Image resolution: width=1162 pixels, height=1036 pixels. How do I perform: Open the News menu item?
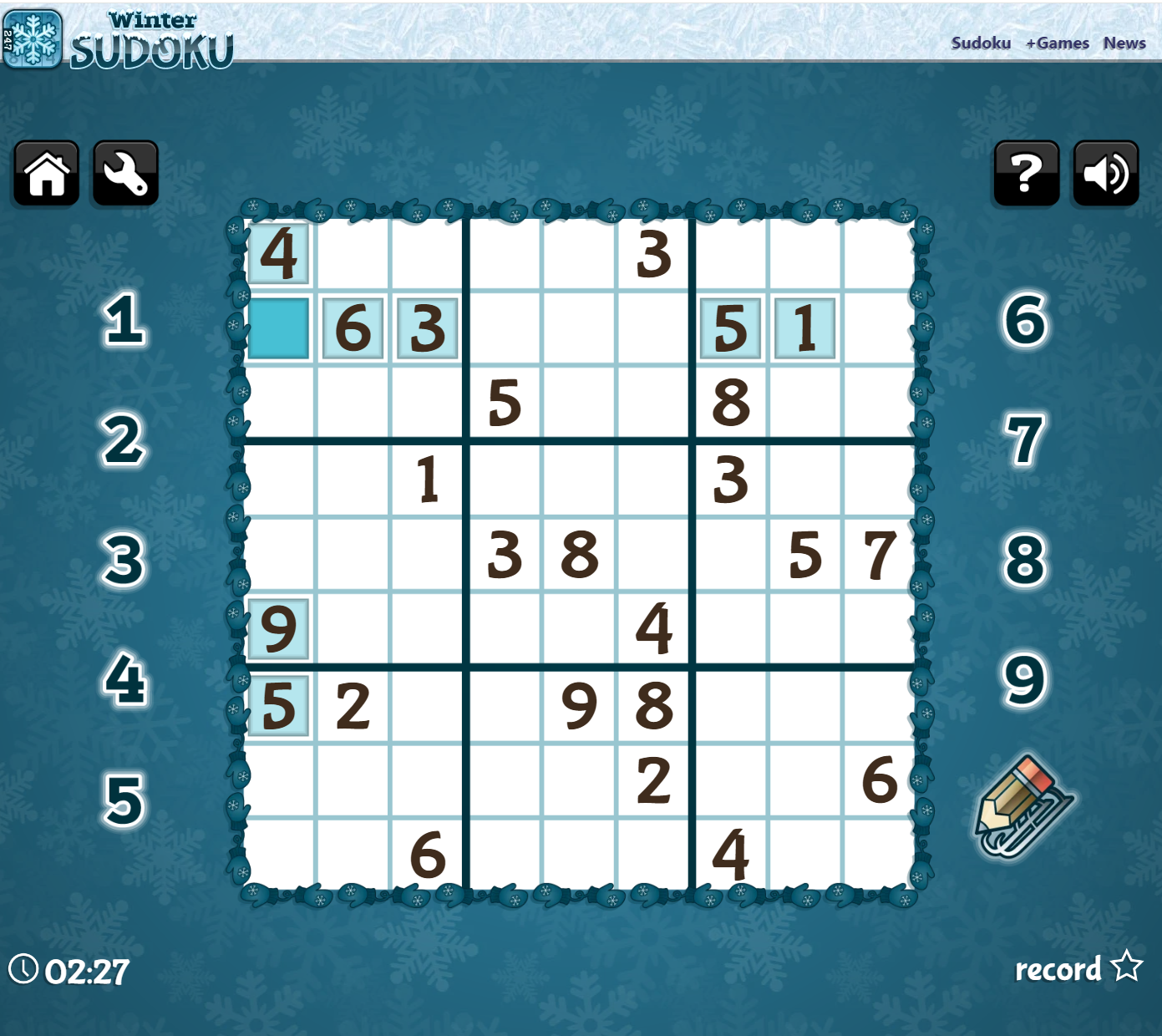[1124, 43]
